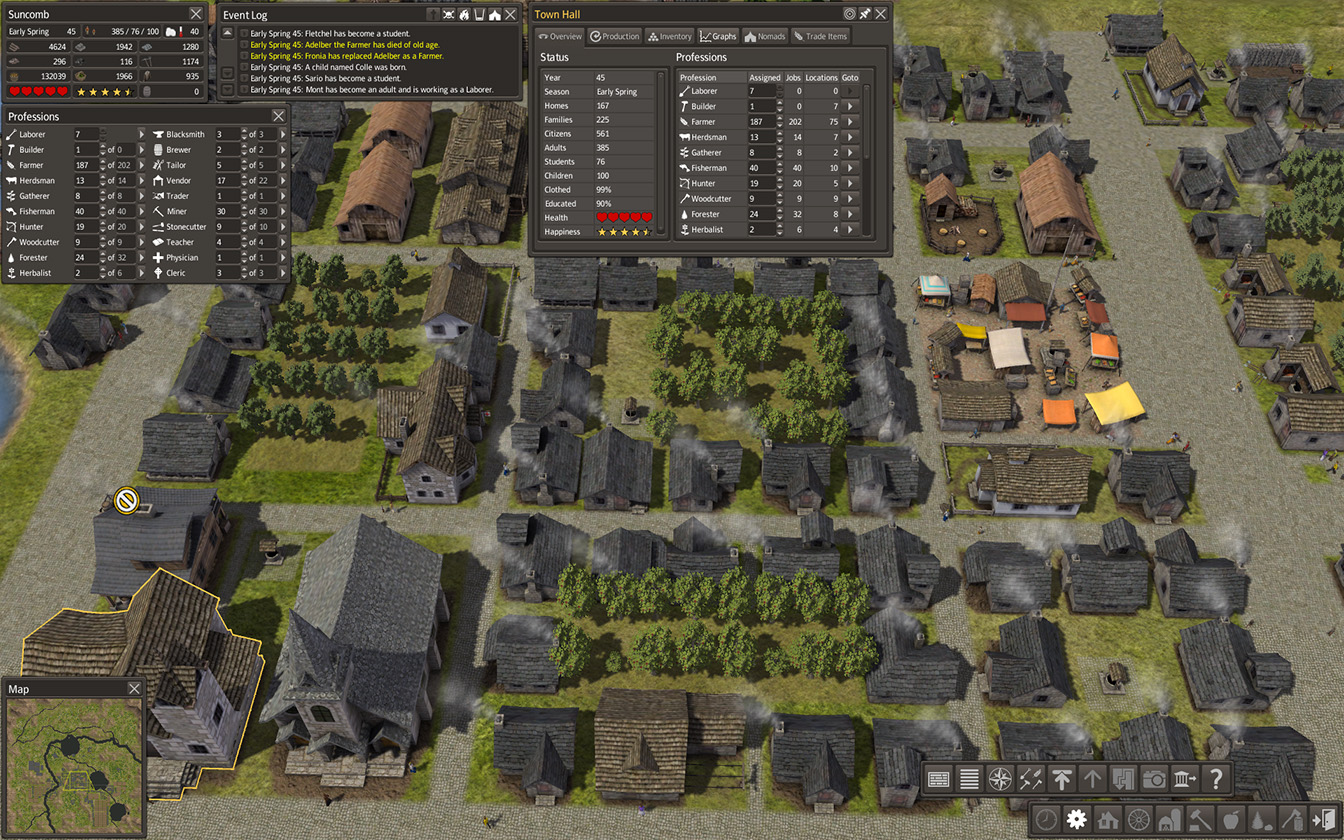Close the Suncomb status panel
Image resolution: width=1344 pixels, height=840 pixels.
196,14
